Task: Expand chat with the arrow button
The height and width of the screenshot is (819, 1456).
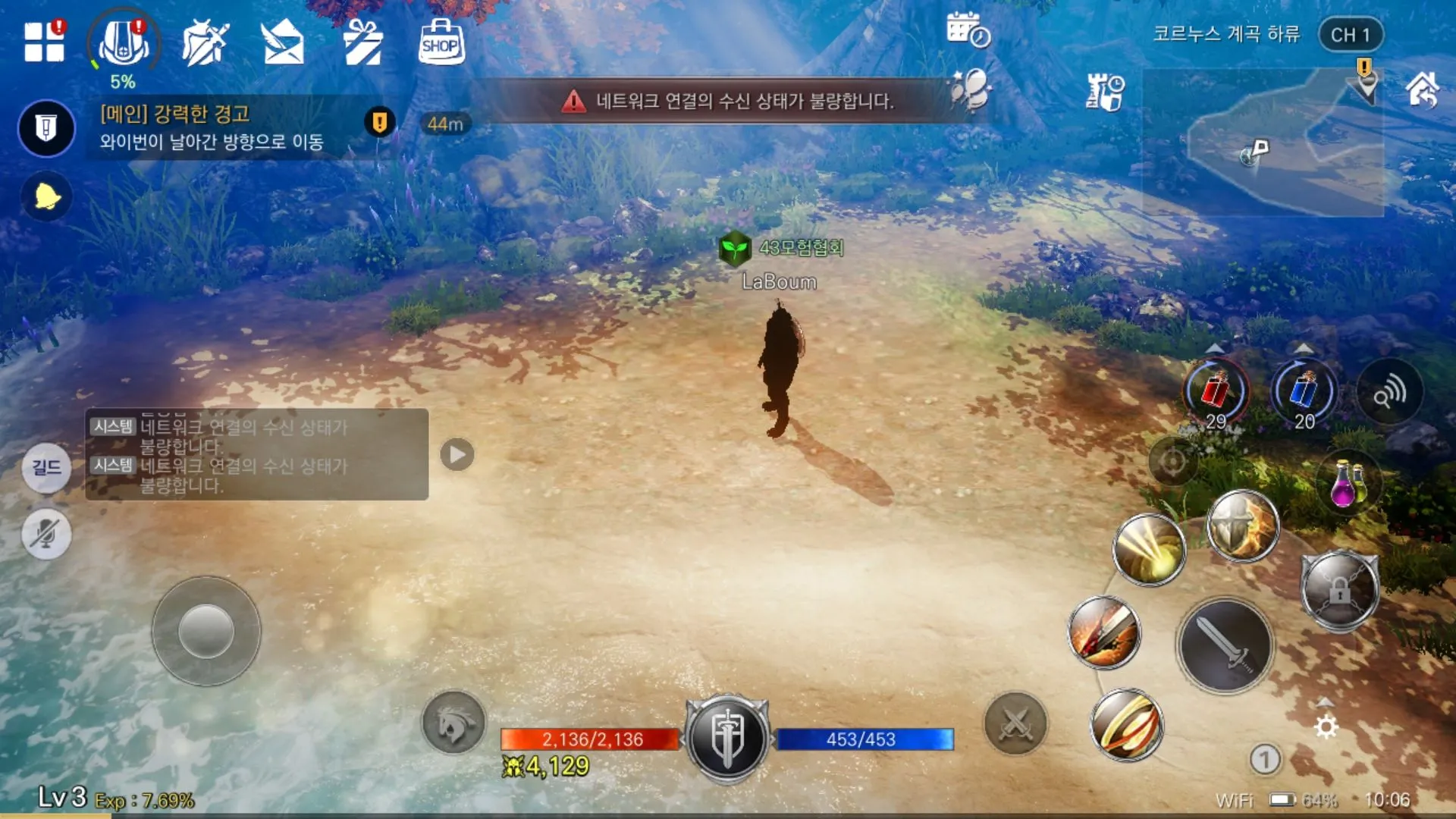Action: (457, 454)
